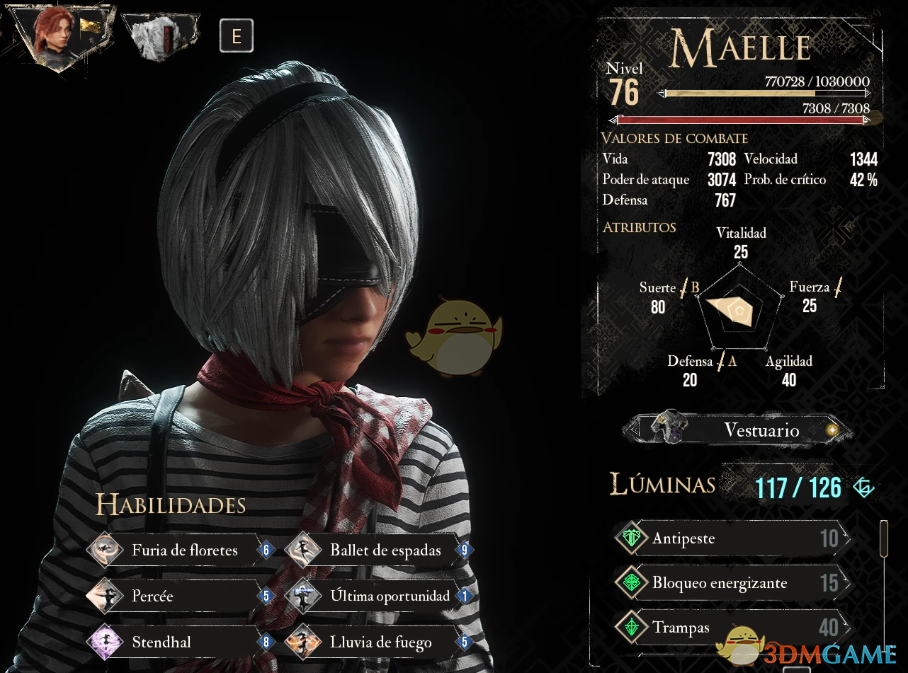Open the Vestuario wardrobe

(x=738, y=430)
